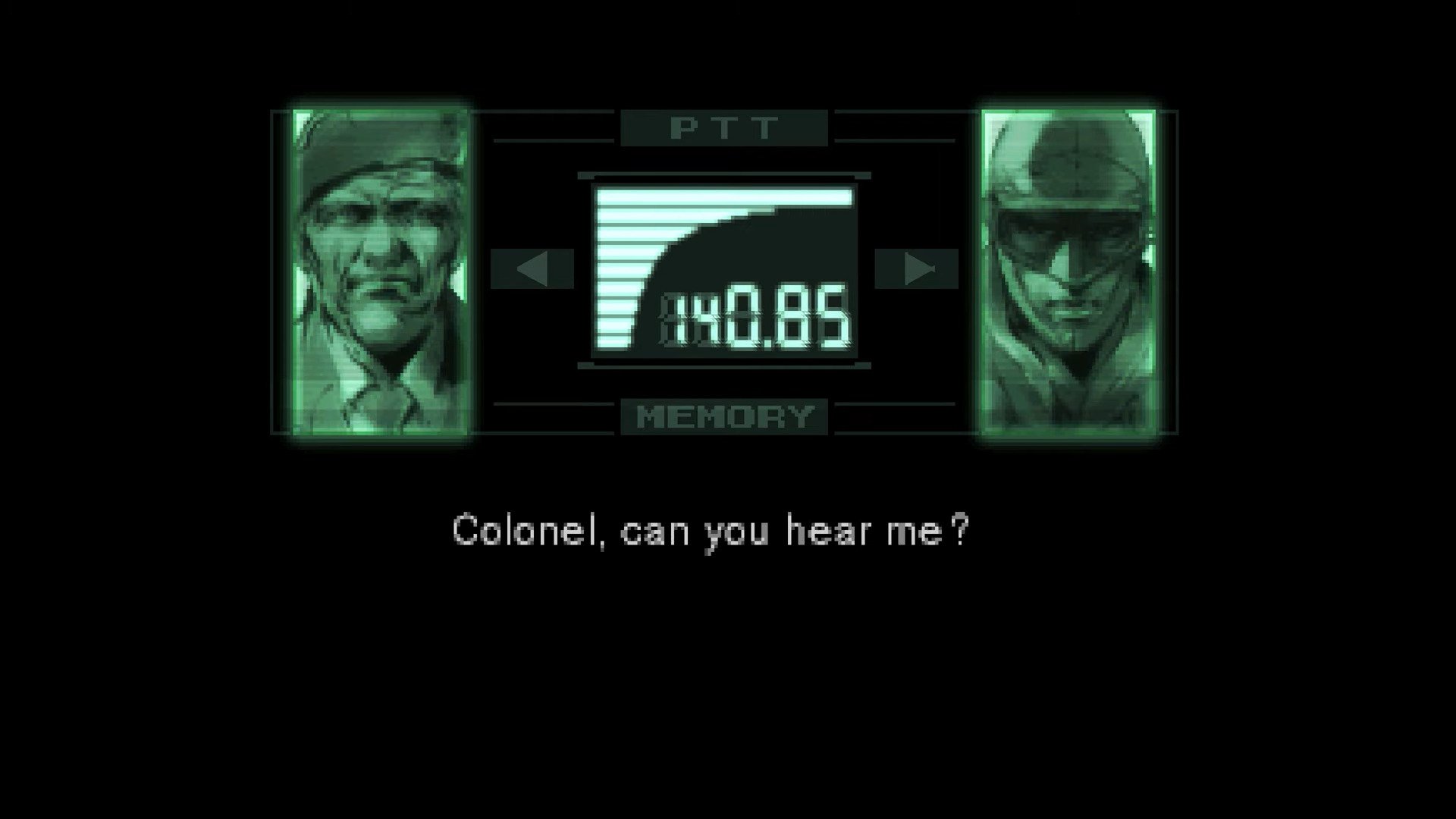Click the PTT button
The height and width of the screenshot is (819, 1456).
click(x=723, y=128)
